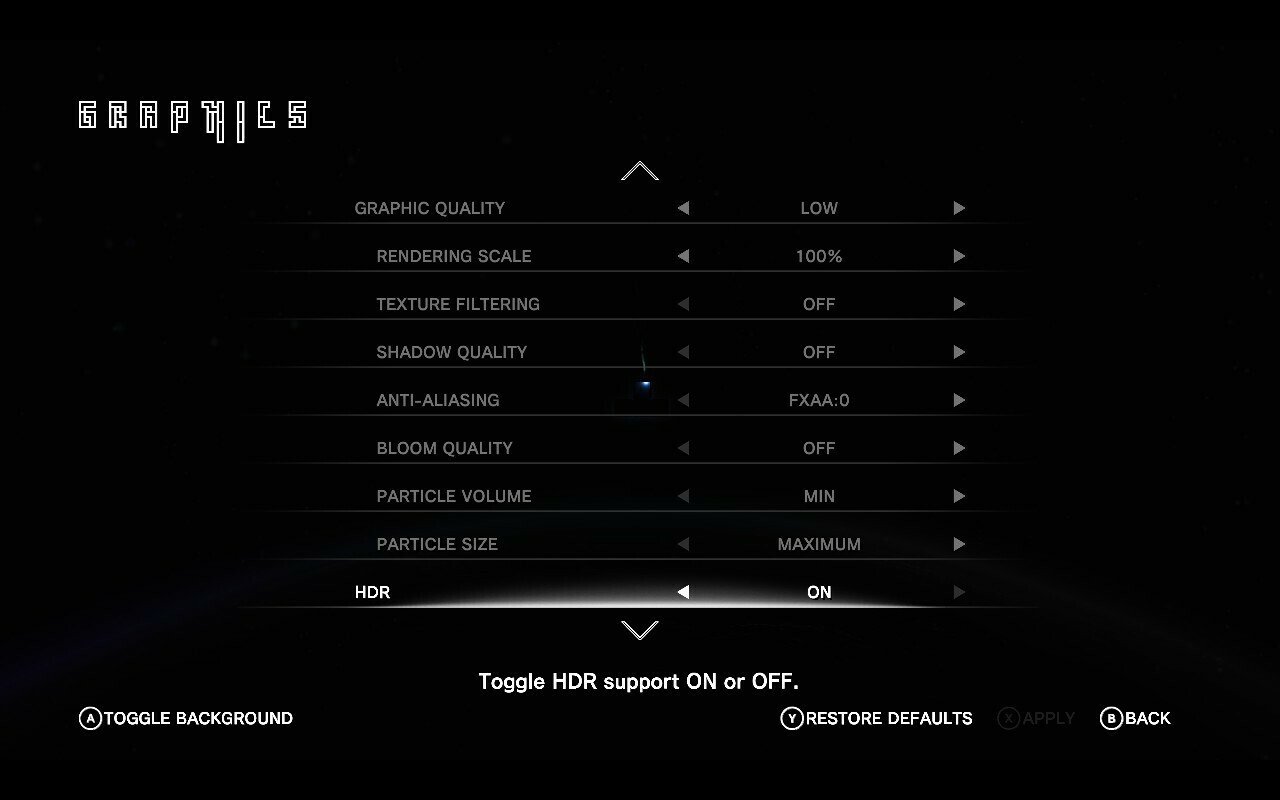Select the HDR settings row

(x=640, y=592)
